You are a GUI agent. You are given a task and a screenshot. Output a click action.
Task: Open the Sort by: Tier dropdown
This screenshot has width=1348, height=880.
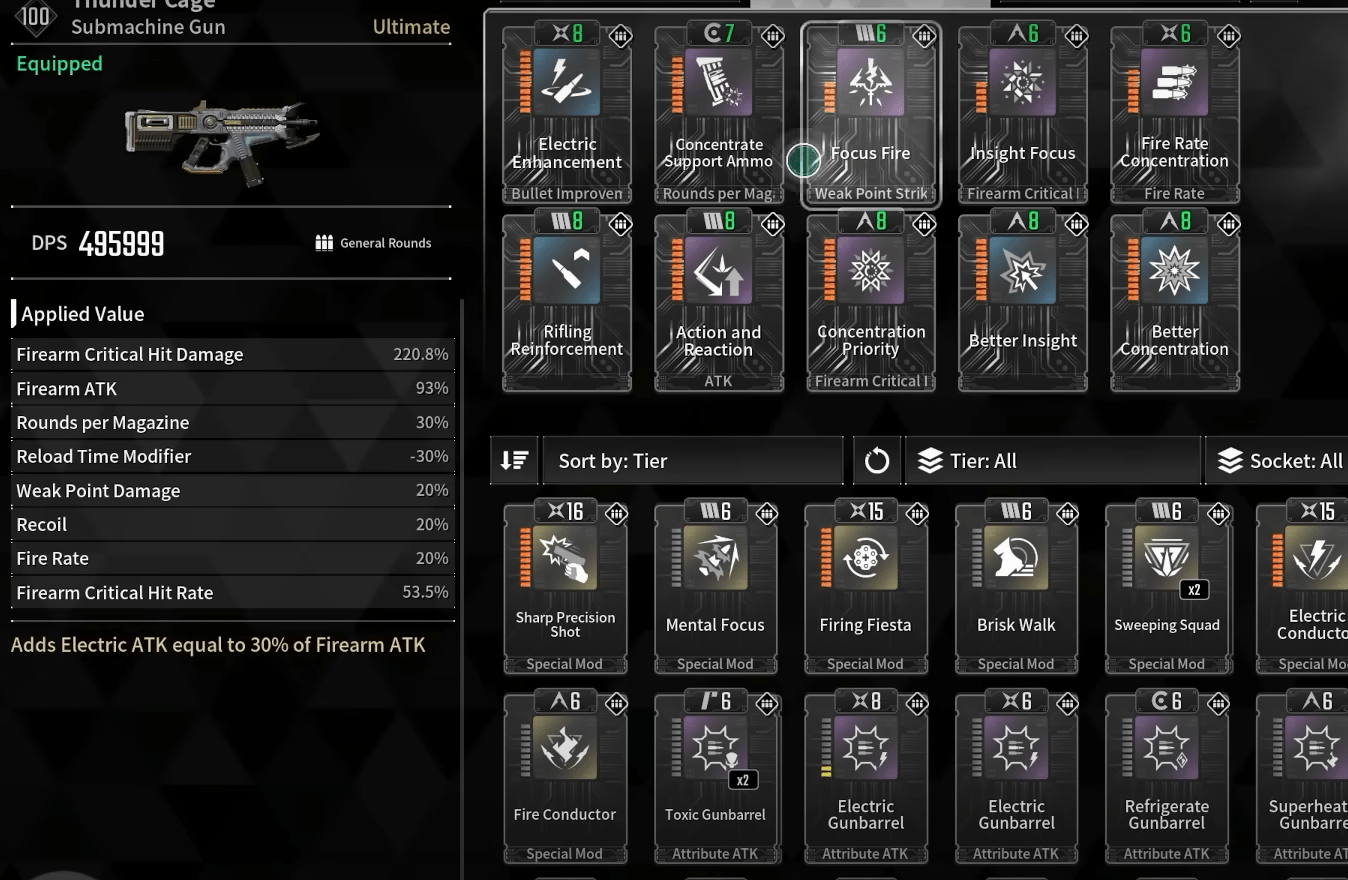click(x=692, y=460)
